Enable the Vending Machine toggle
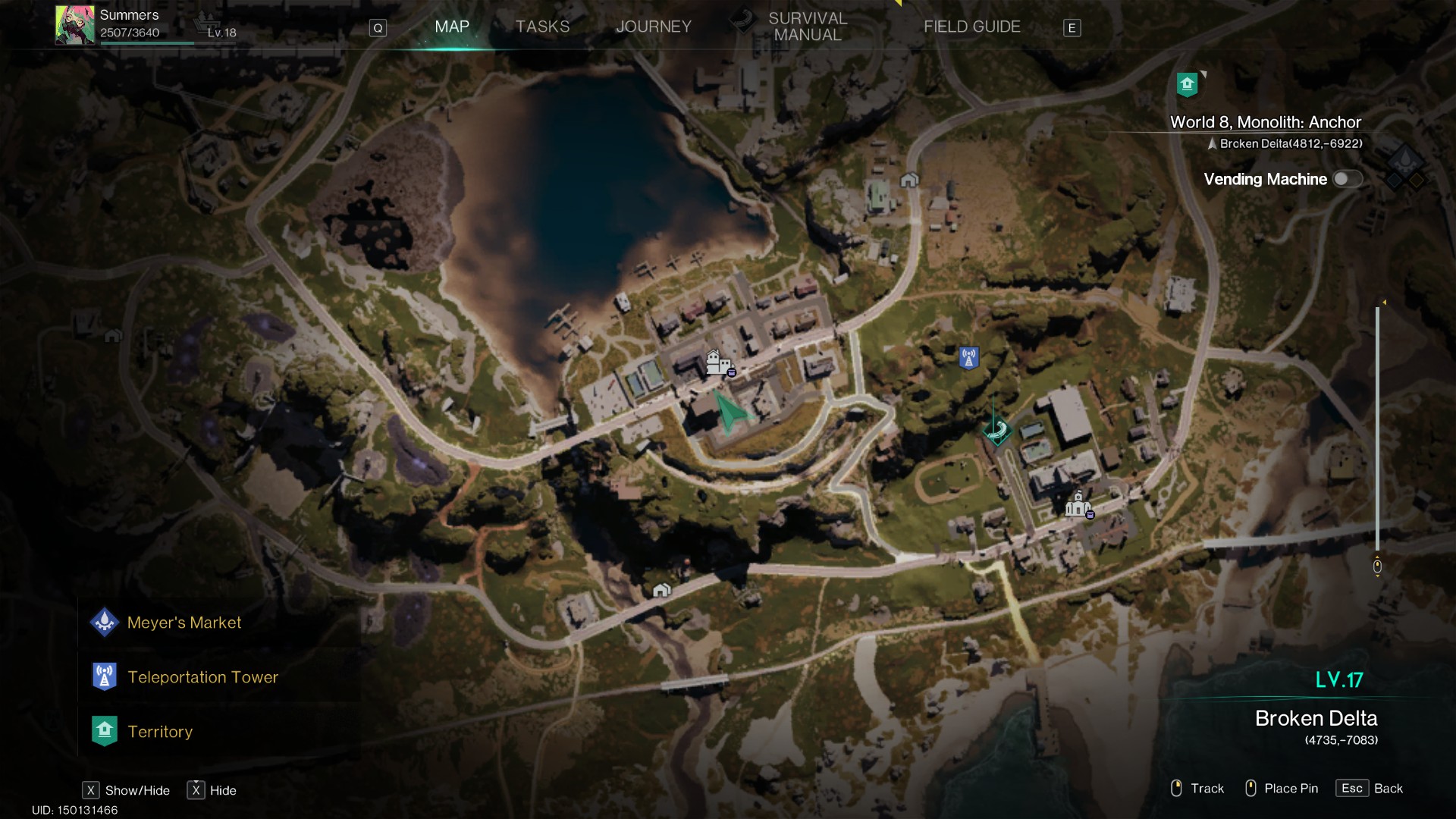This screenshot has width=1456, height=819. (x=1348, y=179)
